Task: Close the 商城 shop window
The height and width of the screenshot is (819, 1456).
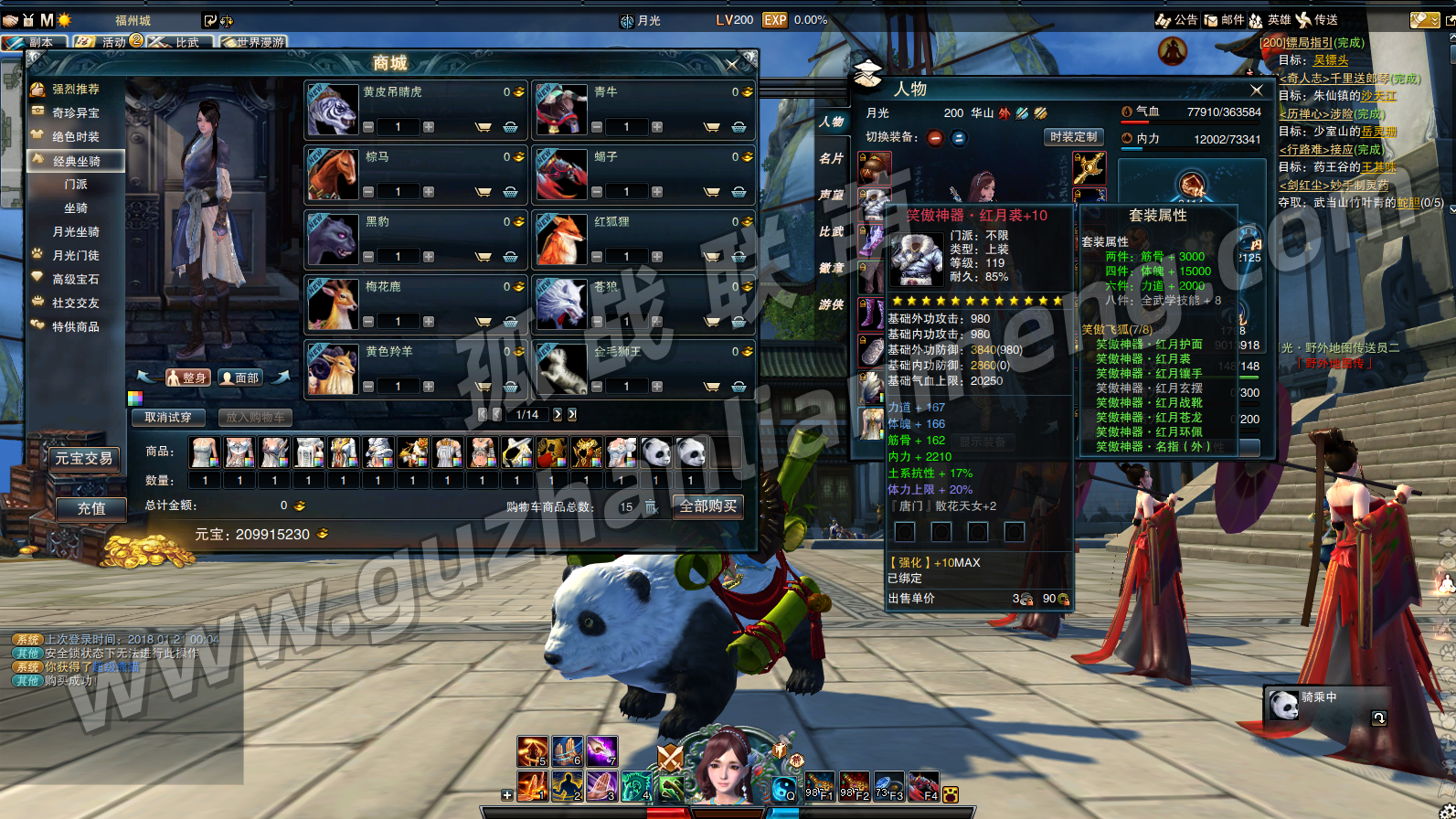Action: pyautogui.click(x=731, y=64)
